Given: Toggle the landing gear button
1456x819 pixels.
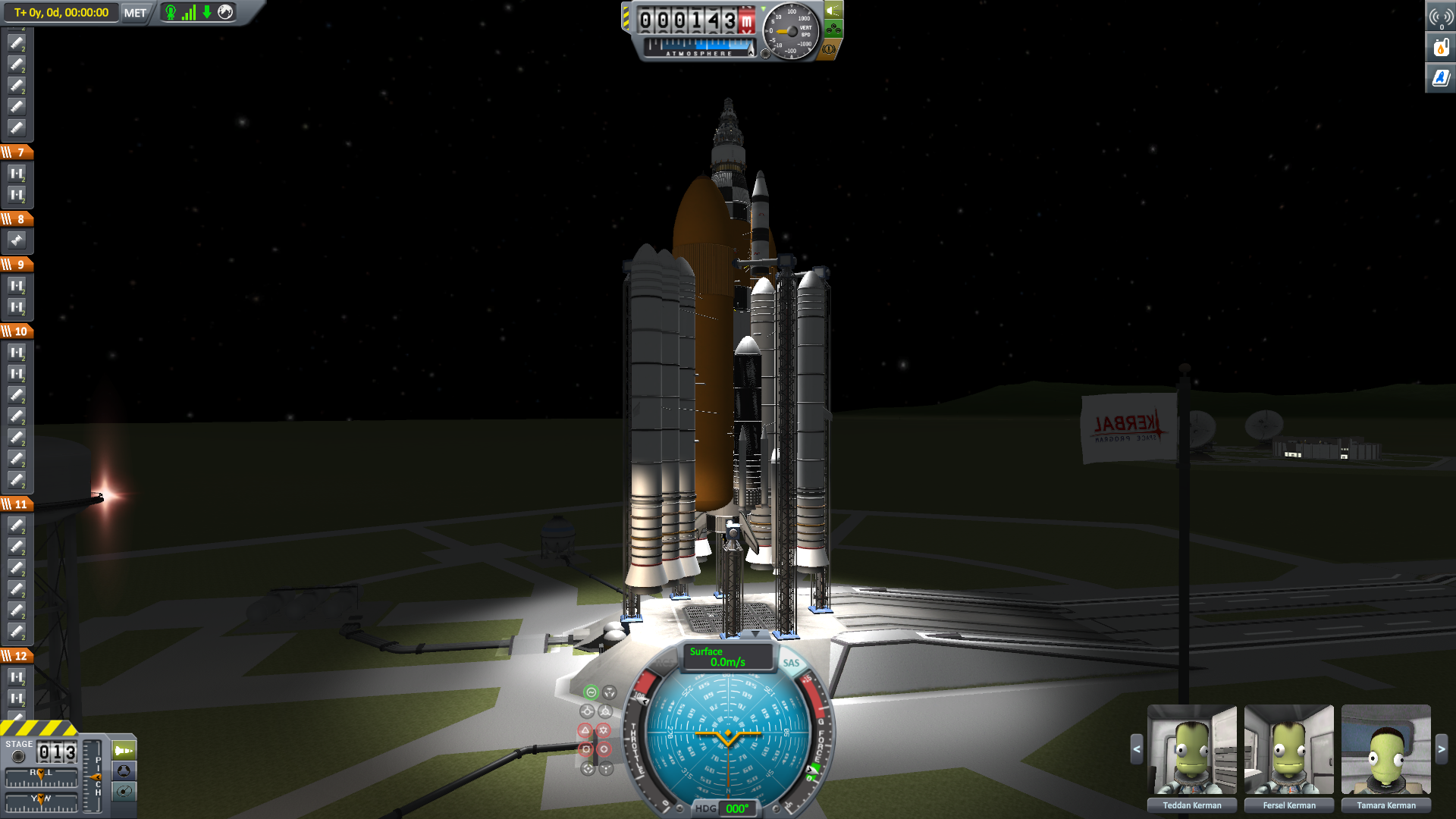Looking at the screenshot, I should click(x=833, y=30).
